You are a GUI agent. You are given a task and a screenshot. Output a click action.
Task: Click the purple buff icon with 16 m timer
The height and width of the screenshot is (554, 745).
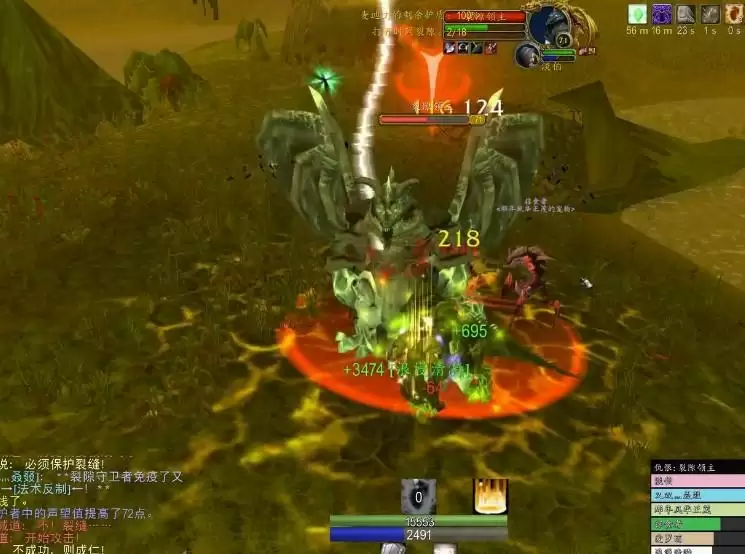click(662, 14)
